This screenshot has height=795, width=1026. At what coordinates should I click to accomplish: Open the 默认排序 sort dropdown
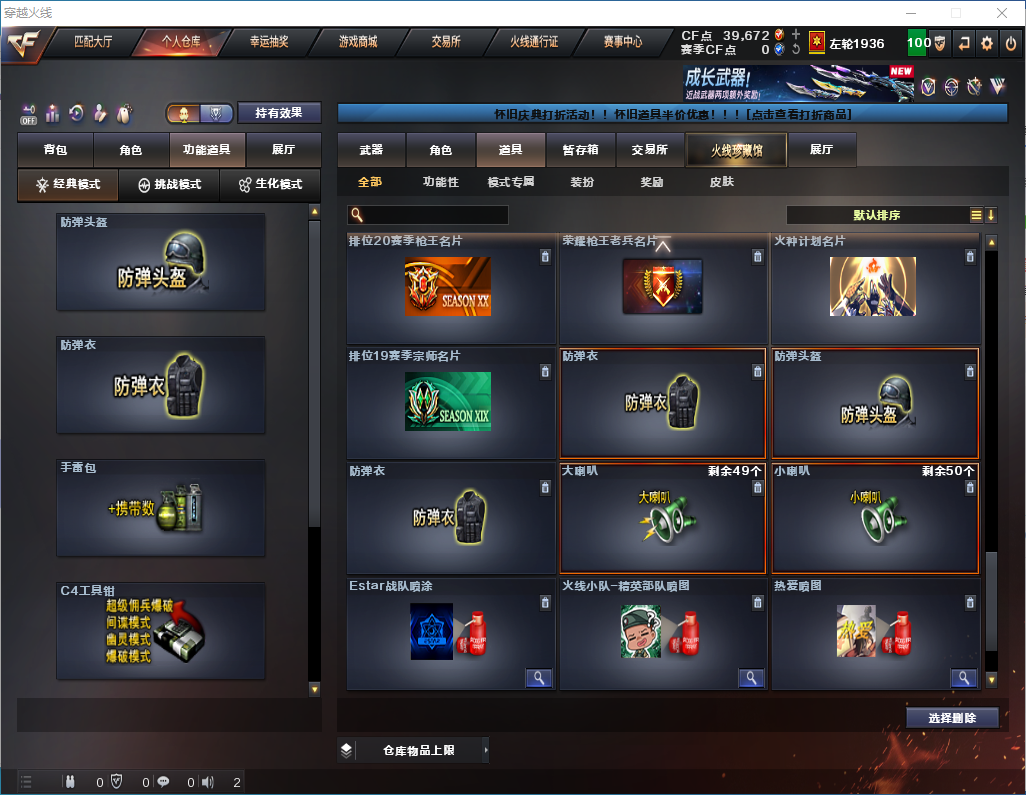point(874,215)
